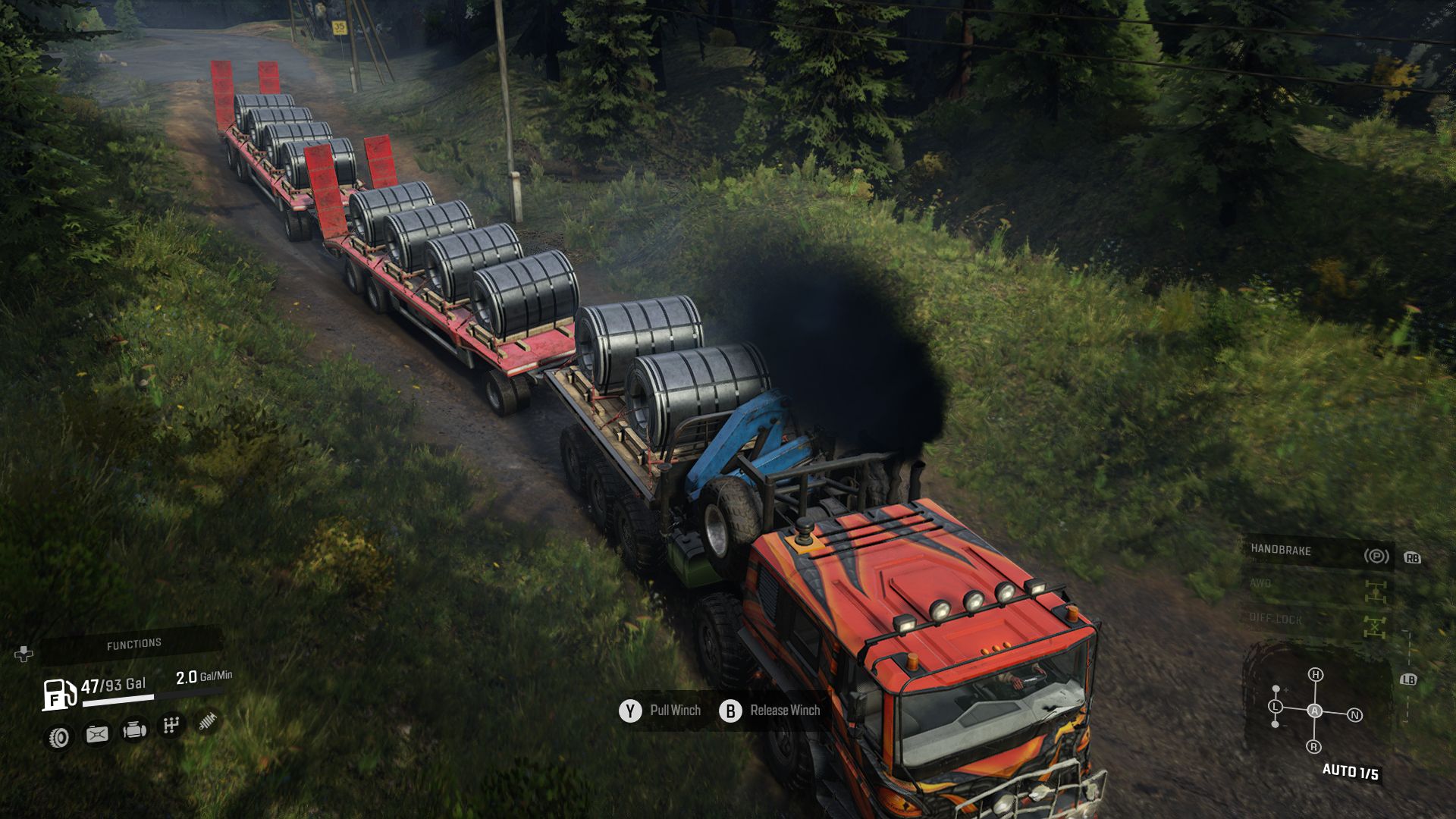Click the AWD axle icon
The image size is (1456, 819).
1376,591
